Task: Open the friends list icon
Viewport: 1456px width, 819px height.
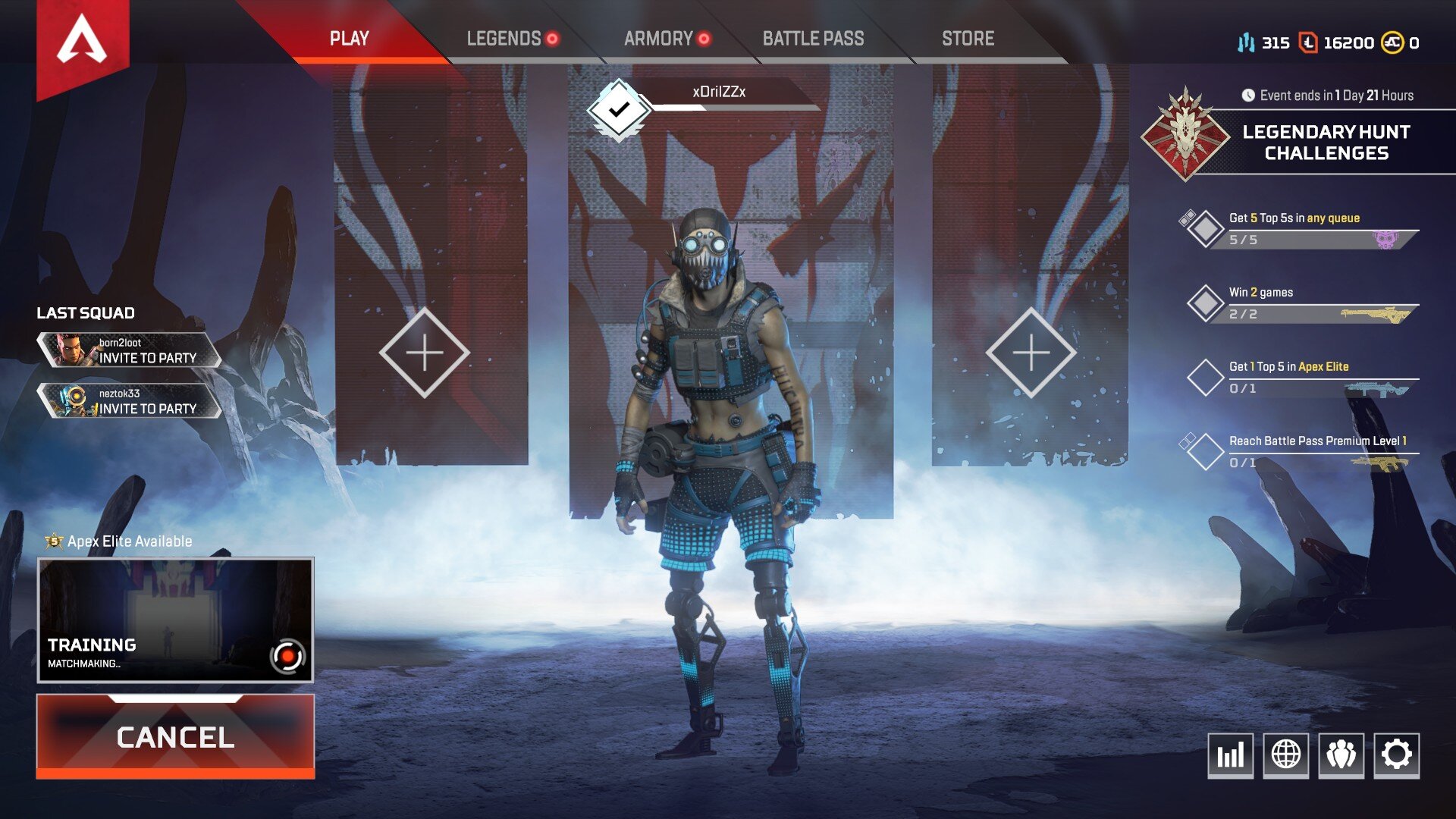Action: (x=1341, y=755)
